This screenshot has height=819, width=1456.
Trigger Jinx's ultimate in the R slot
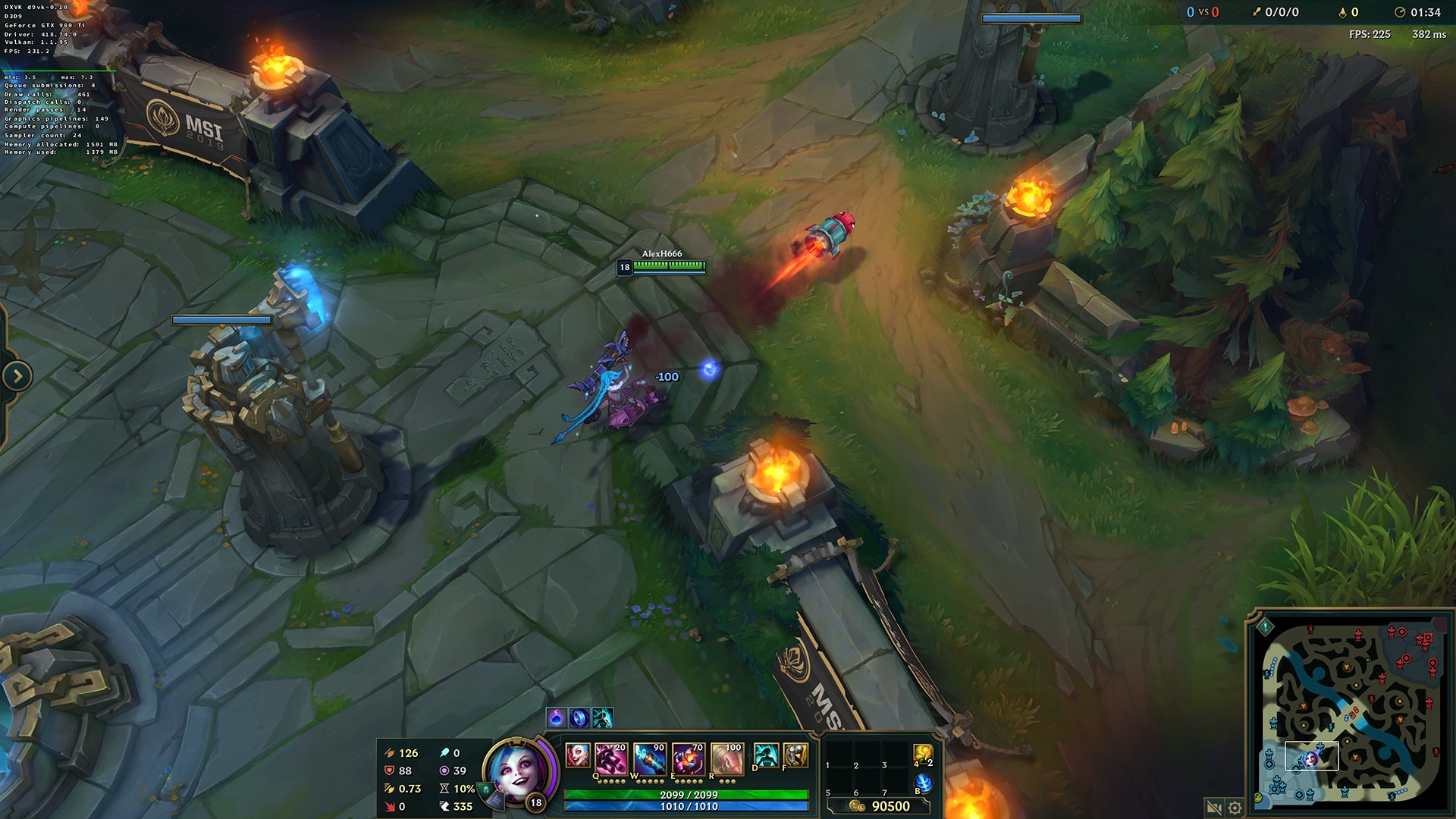point(728,759)
